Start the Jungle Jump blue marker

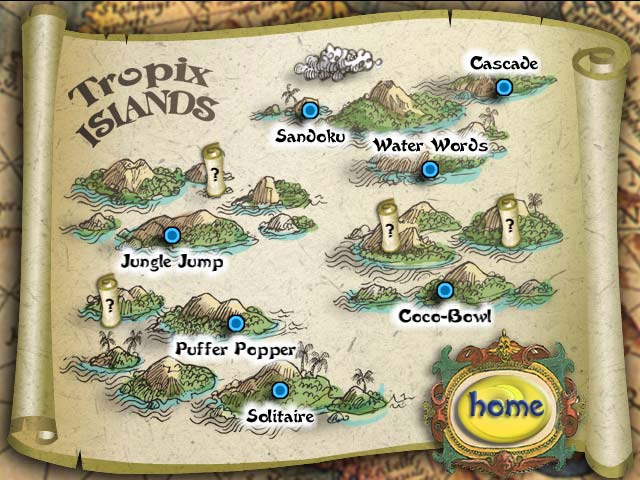click(x=171, y=236)
